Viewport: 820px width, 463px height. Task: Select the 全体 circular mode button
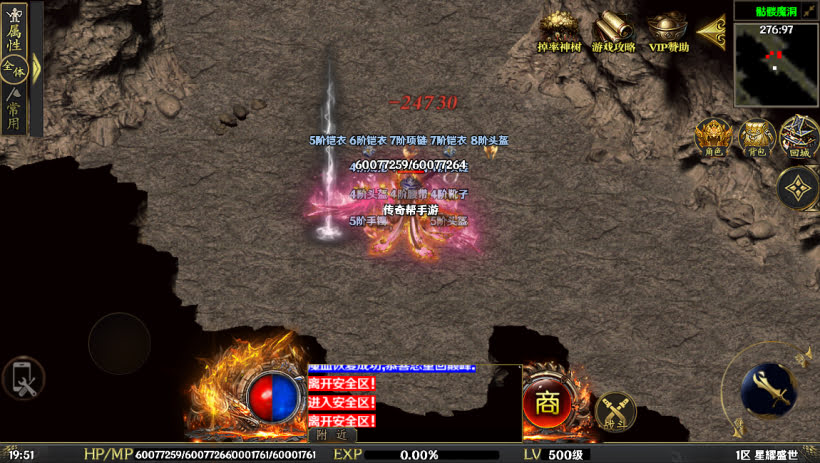coord(13,68)
